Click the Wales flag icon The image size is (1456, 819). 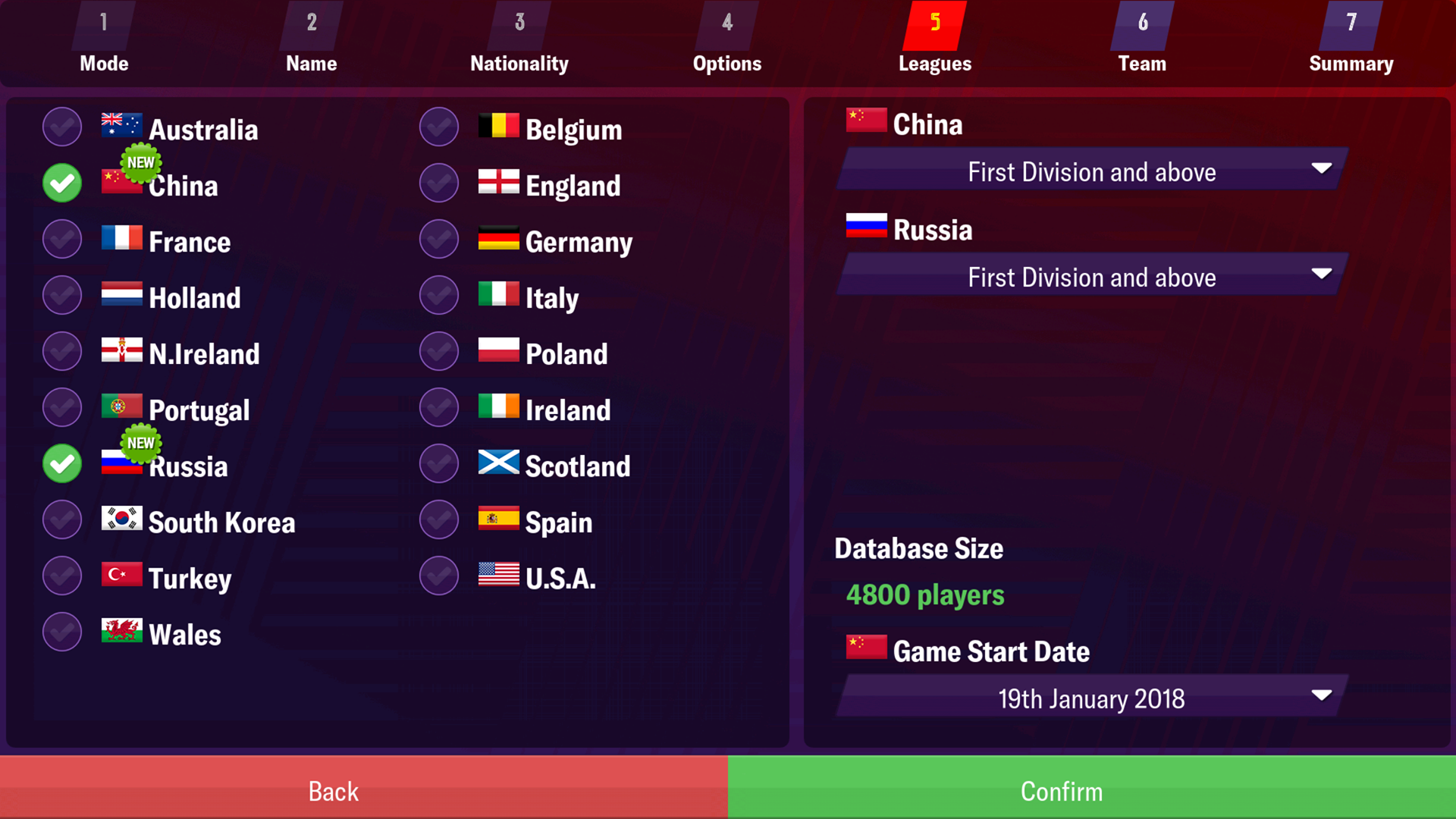[121, 632]
